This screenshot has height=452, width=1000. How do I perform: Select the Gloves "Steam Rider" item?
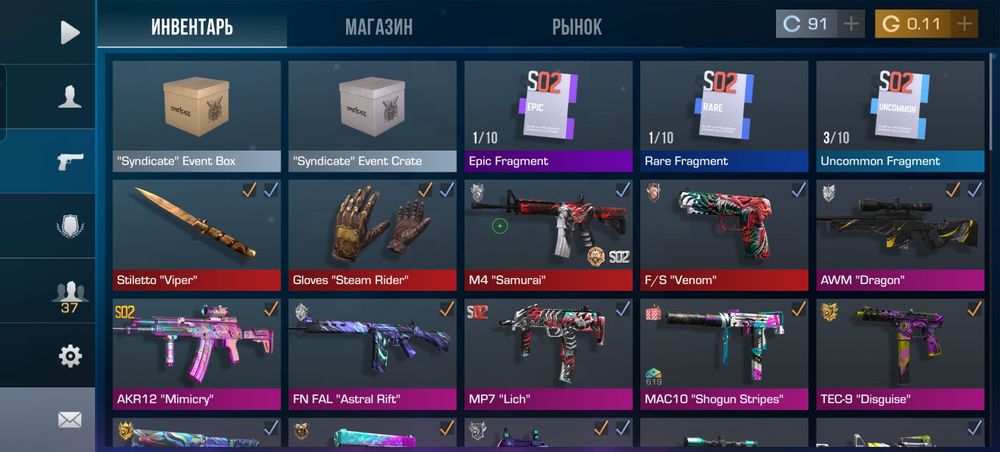click(373, 234)
